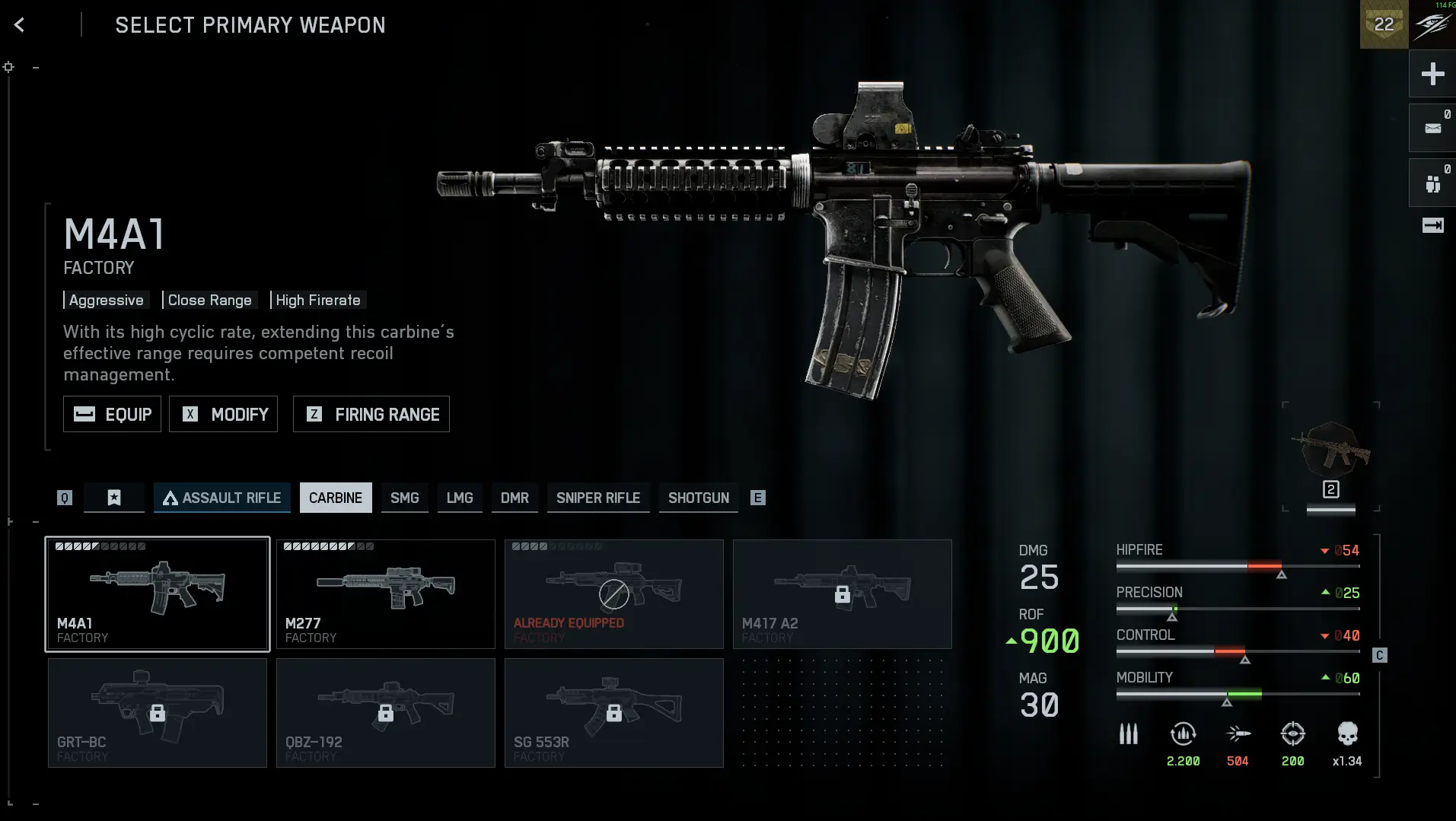Show the SMG weapon list
Viewport: 1456px width, 821px height.
coord(405,498)
